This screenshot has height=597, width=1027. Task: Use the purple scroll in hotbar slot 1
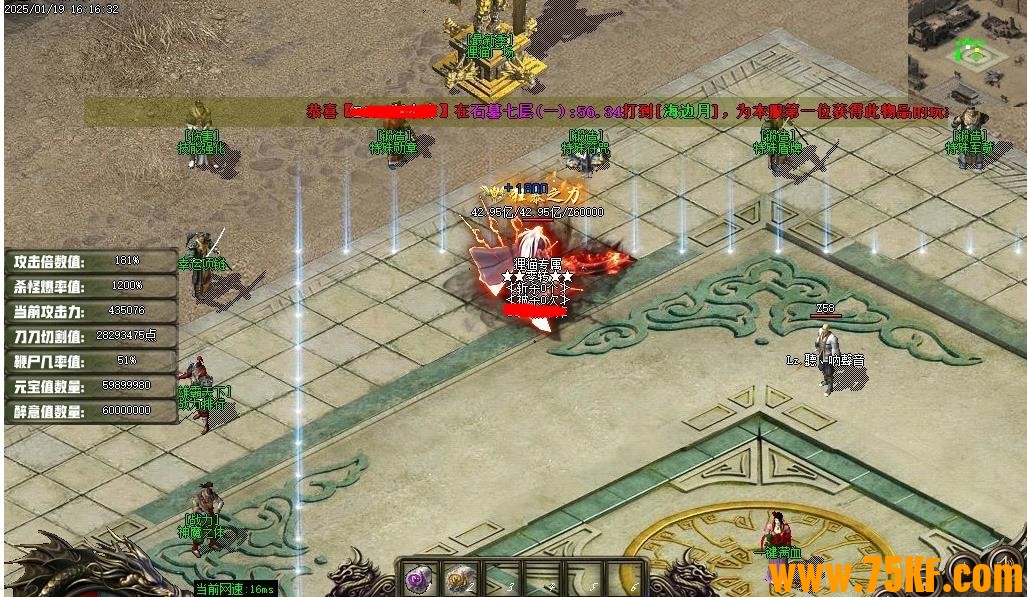pos(418,578)
